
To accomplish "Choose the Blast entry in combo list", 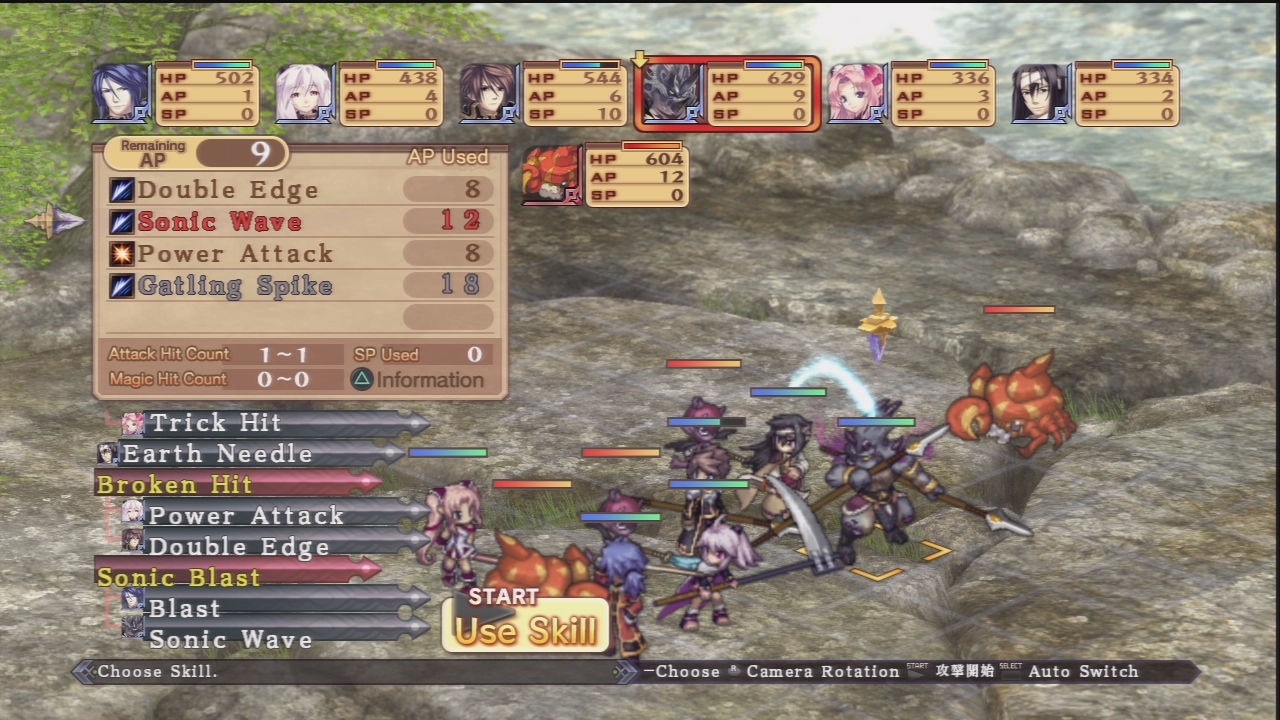I will coord(186,608).
